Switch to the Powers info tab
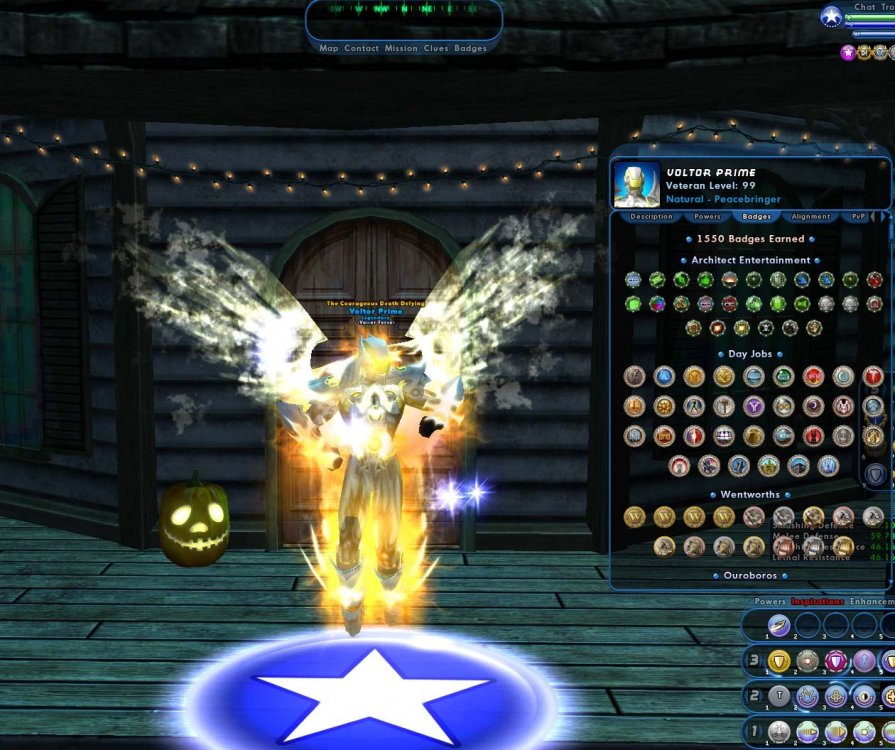Image resolution: width=895 pixels, height=750 pixels. click(x=707, y=216)
